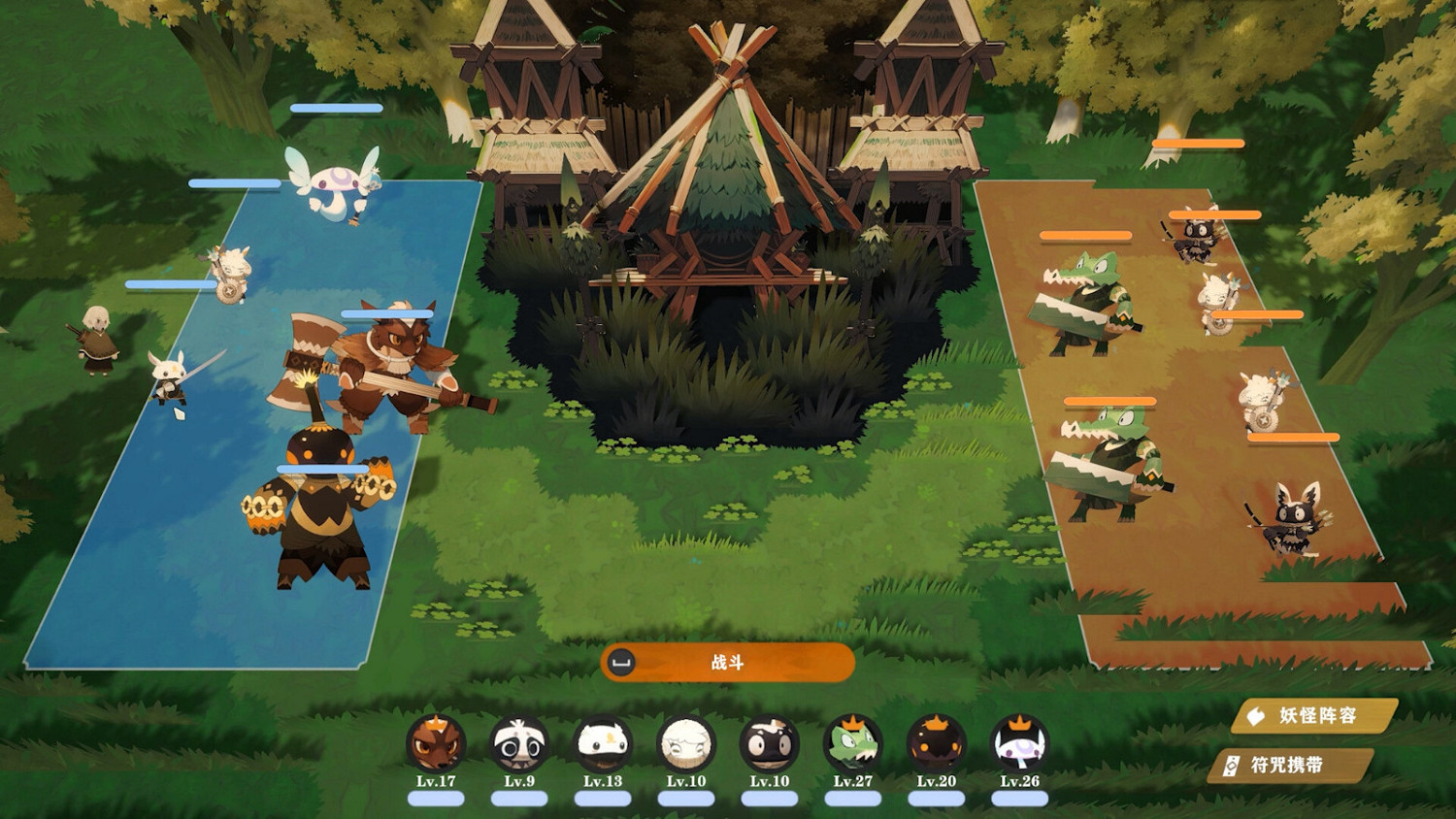Click the flame icon on the 妖怪阵容 button
This screenshot has height=819, width=1456.
pyautogui.click(x=1255, y=715)
